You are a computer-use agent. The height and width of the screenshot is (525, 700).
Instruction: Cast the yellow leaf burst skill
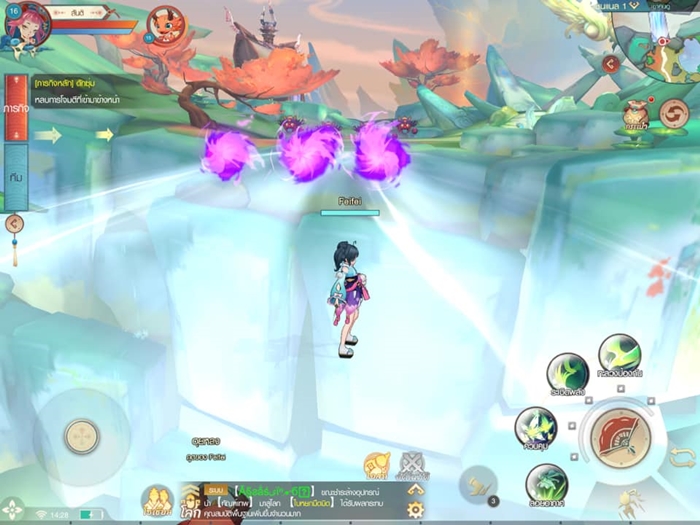tap(536, 428)
